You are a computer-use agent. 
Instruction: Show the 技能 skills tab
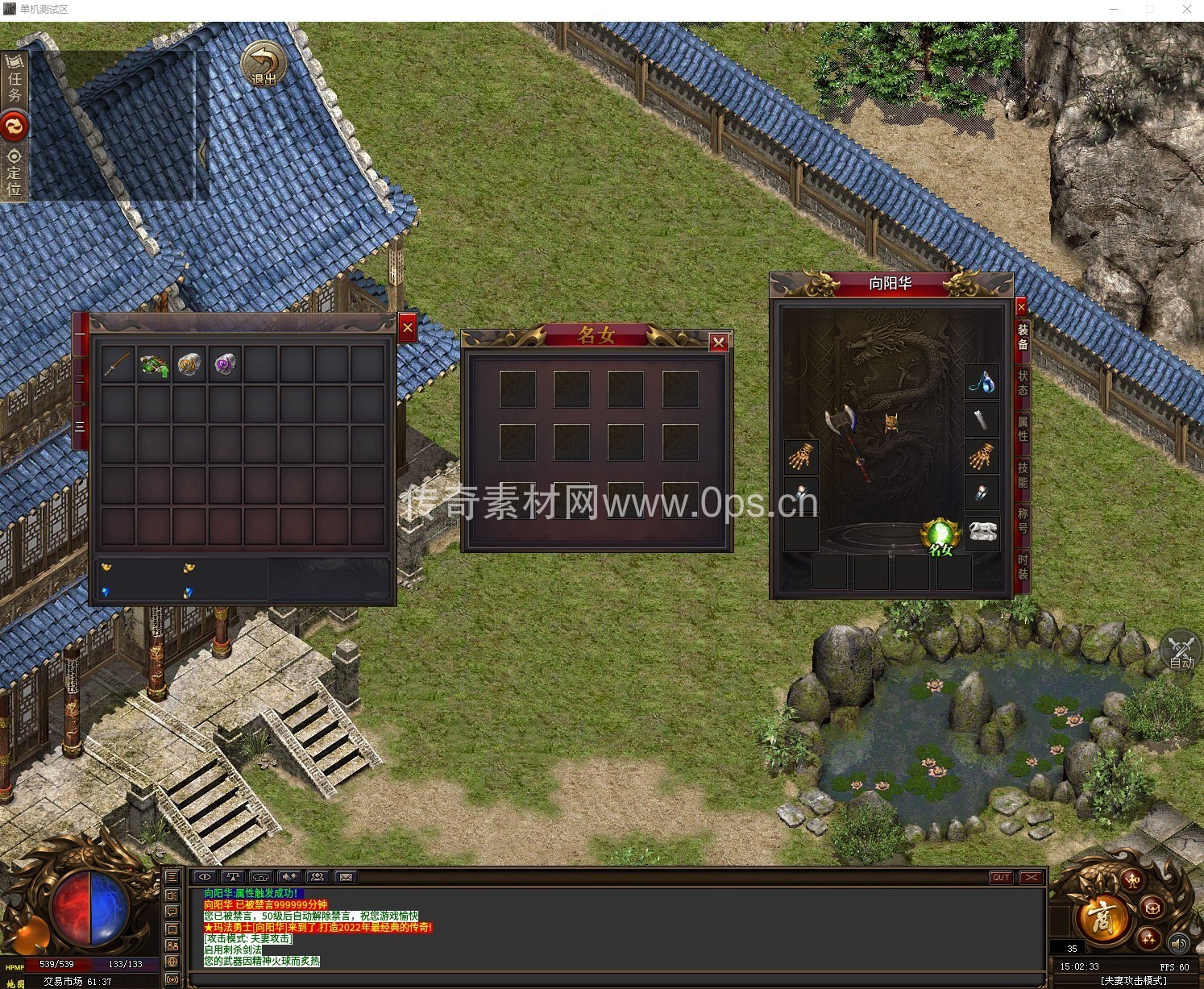(1023, 475)
